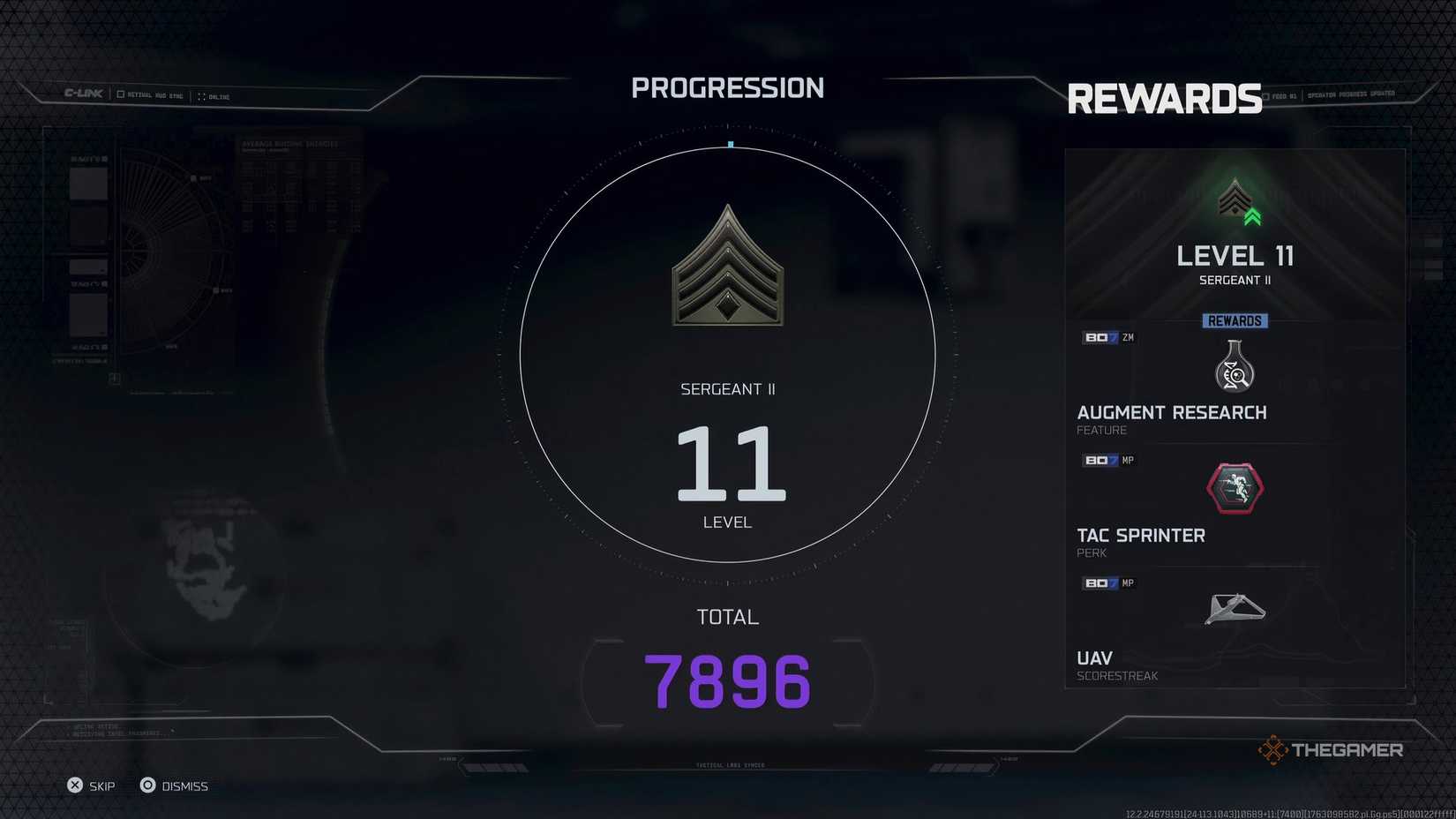The width and height of the screenshot is (1456, 819).
Task: Click the TheGamer logo icon
Action: point(1272,749)
